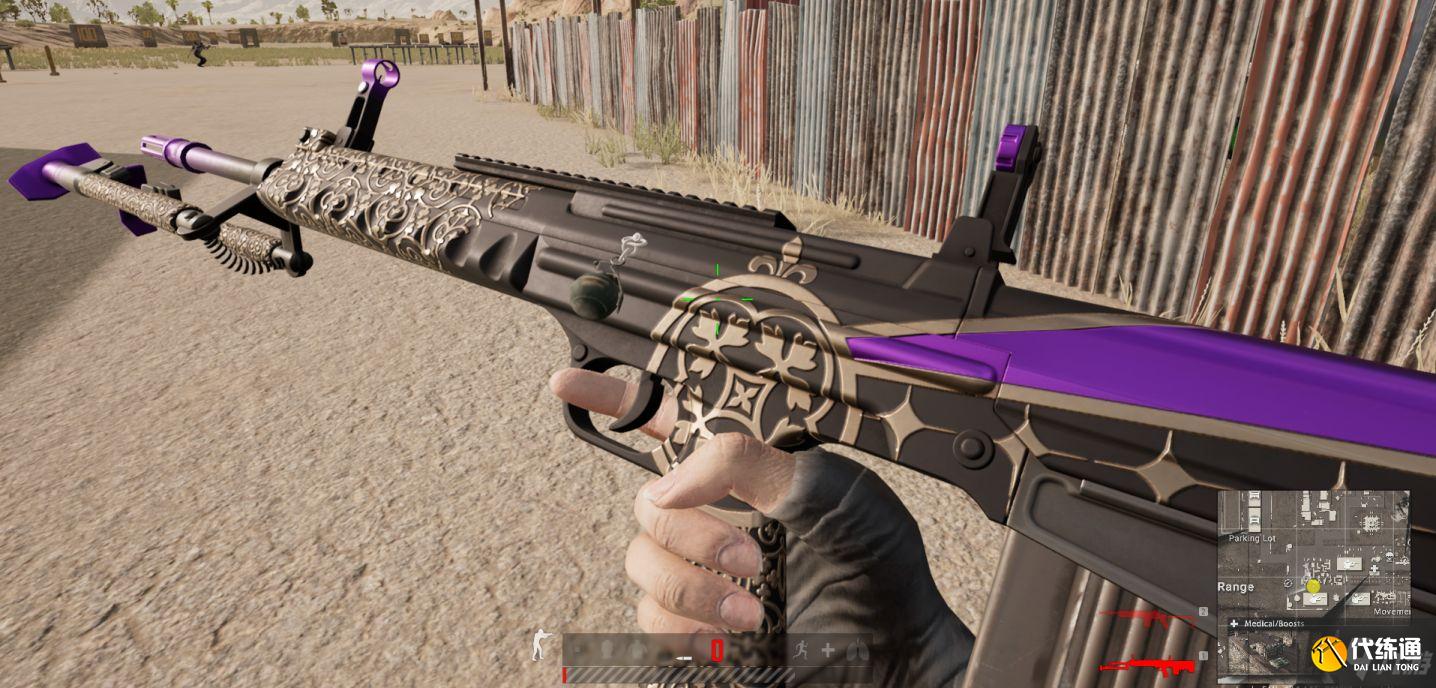This screenshot has height=688, width=1436.
Task: Click the helmet equipment status icon
Action: pos(605,650)
